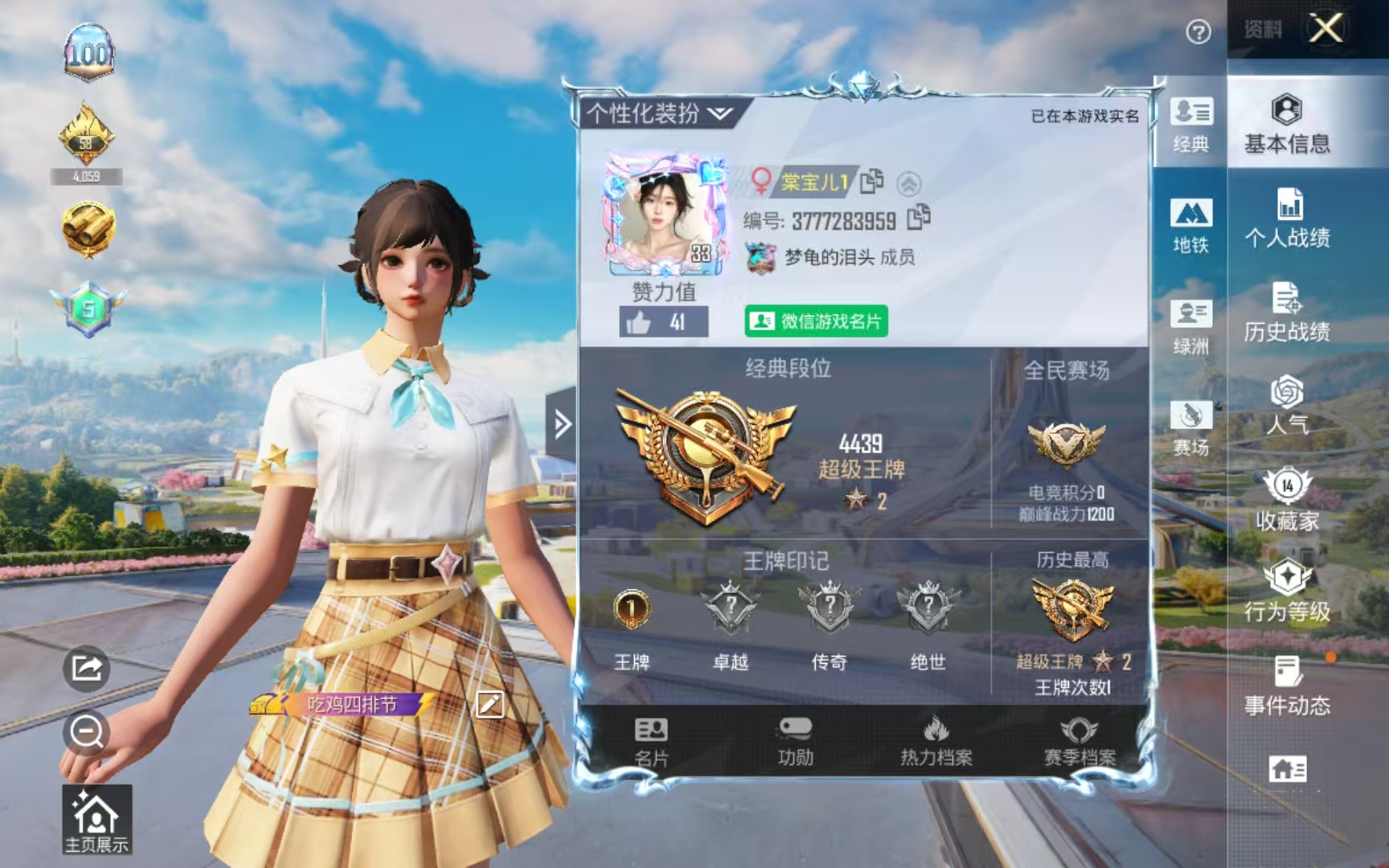This screenshot has height=868, width=1389.
Task: Switch to the 地铁 mode tab
Action: (1193, 227)
